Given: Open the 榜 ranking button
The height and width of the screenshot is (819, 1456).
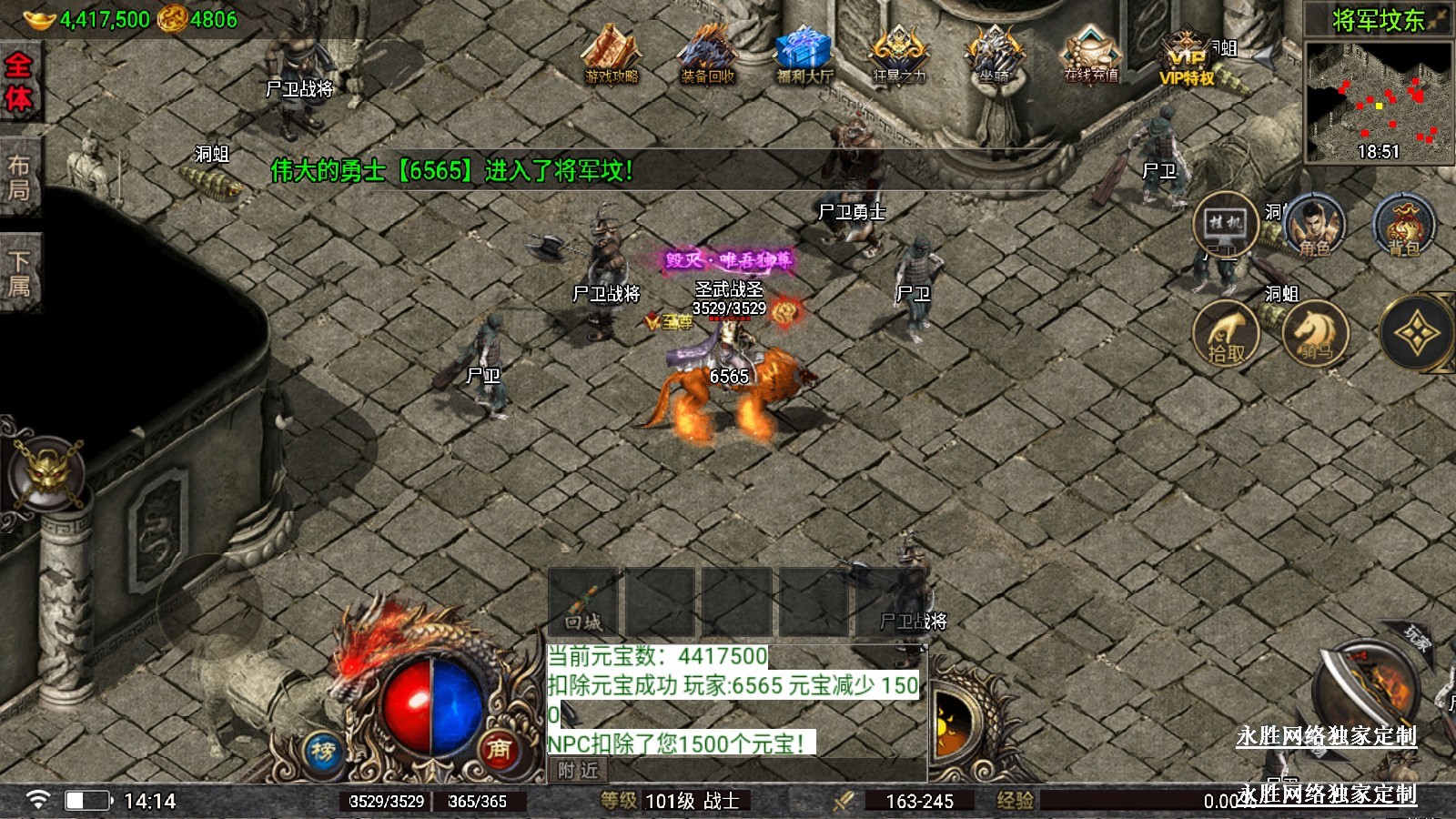Looking at the screenshot, I should click(x=323, y=752).
